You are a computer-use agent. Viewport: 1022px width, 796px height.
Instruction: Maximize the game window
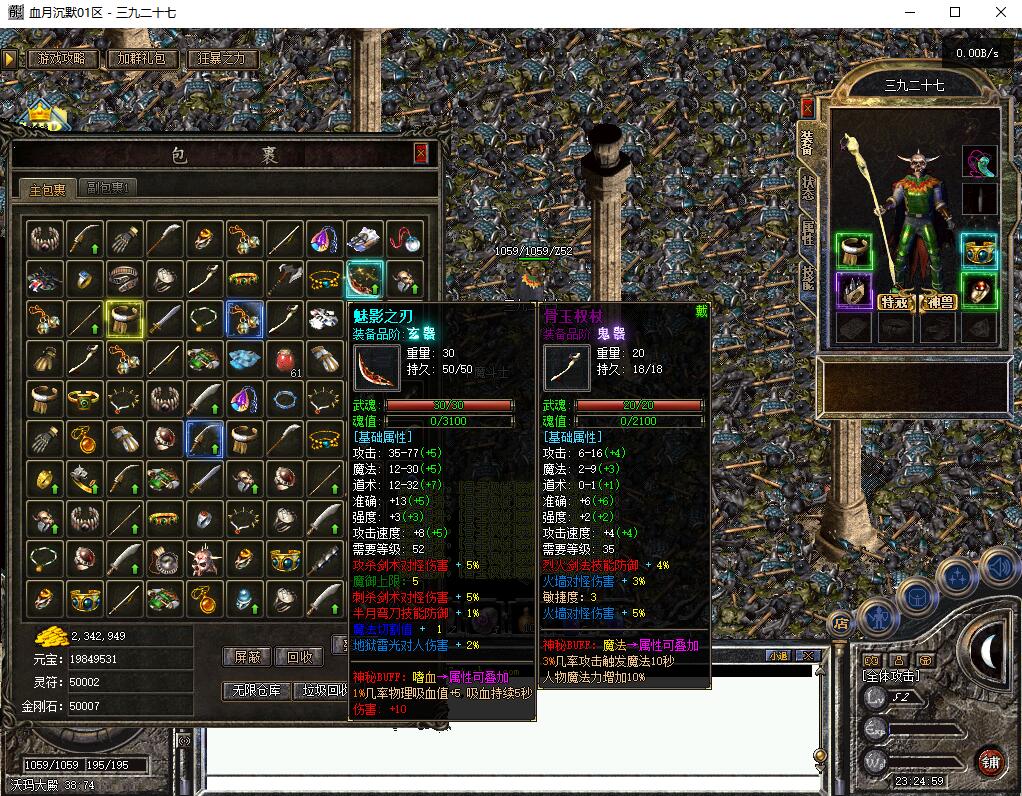(x=954, y=12)
